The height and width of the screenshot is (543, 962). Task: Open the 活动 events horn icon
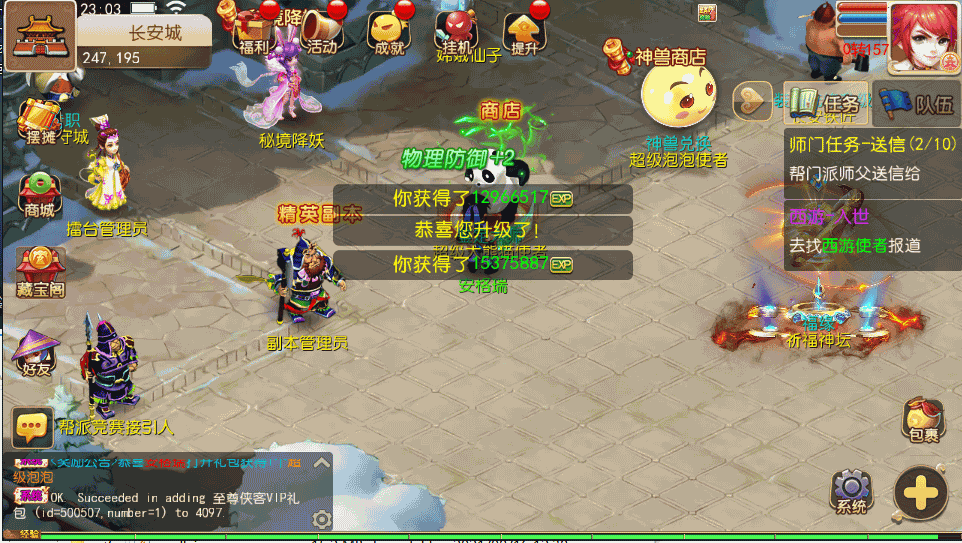(x=321, y=30)
